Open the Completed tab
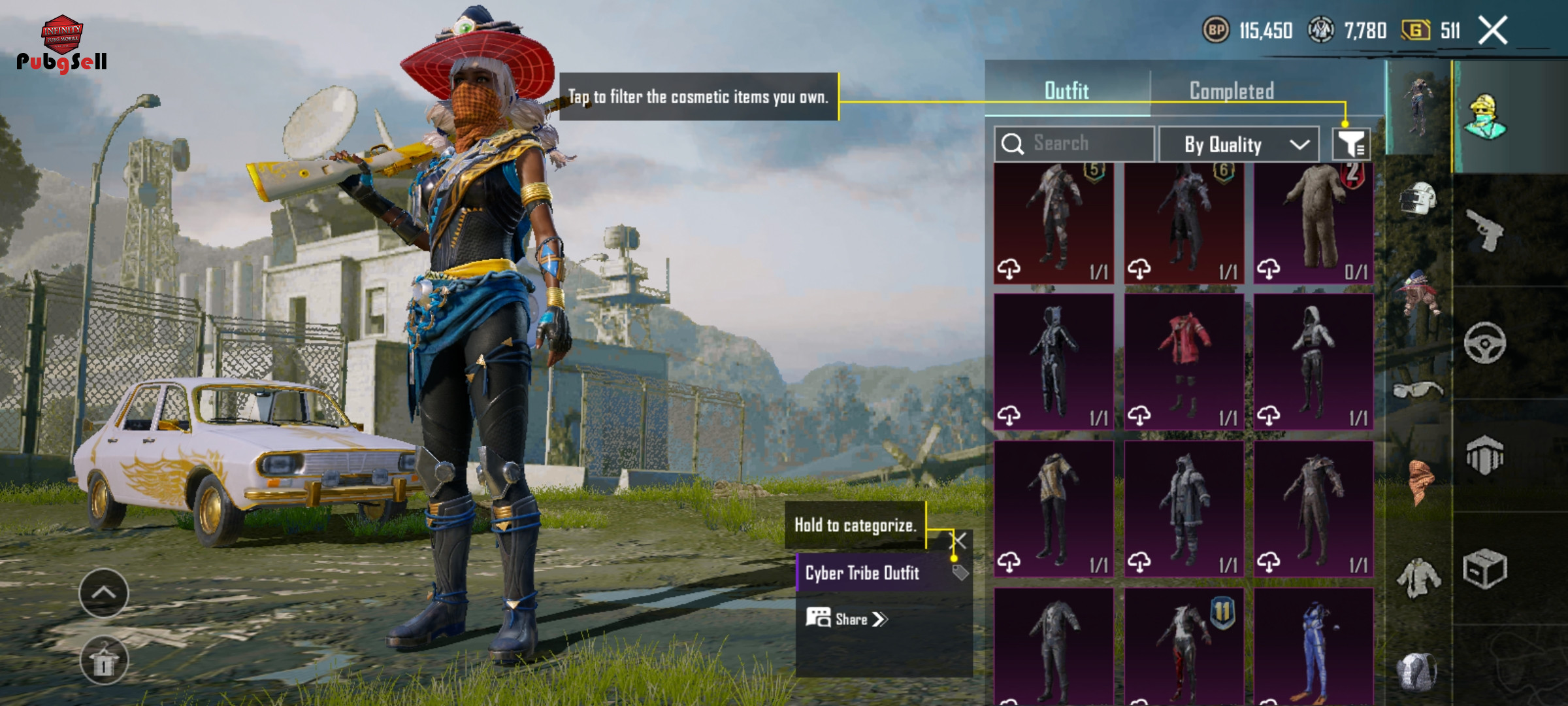1568x706 pixels. click(1232, 90)
